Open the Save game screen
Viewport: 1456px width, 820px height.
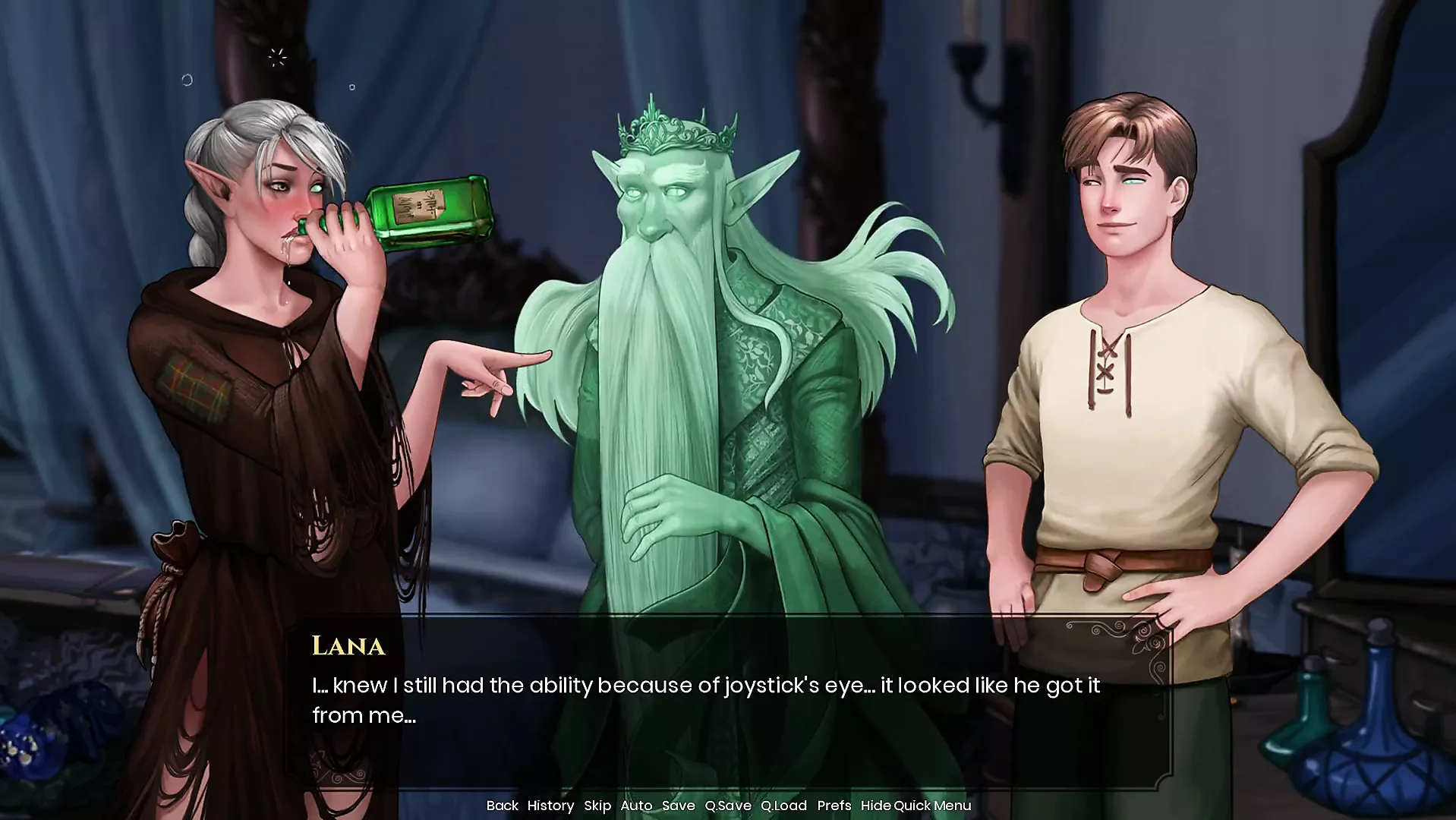pyautogui.click(x=678, y=806)
